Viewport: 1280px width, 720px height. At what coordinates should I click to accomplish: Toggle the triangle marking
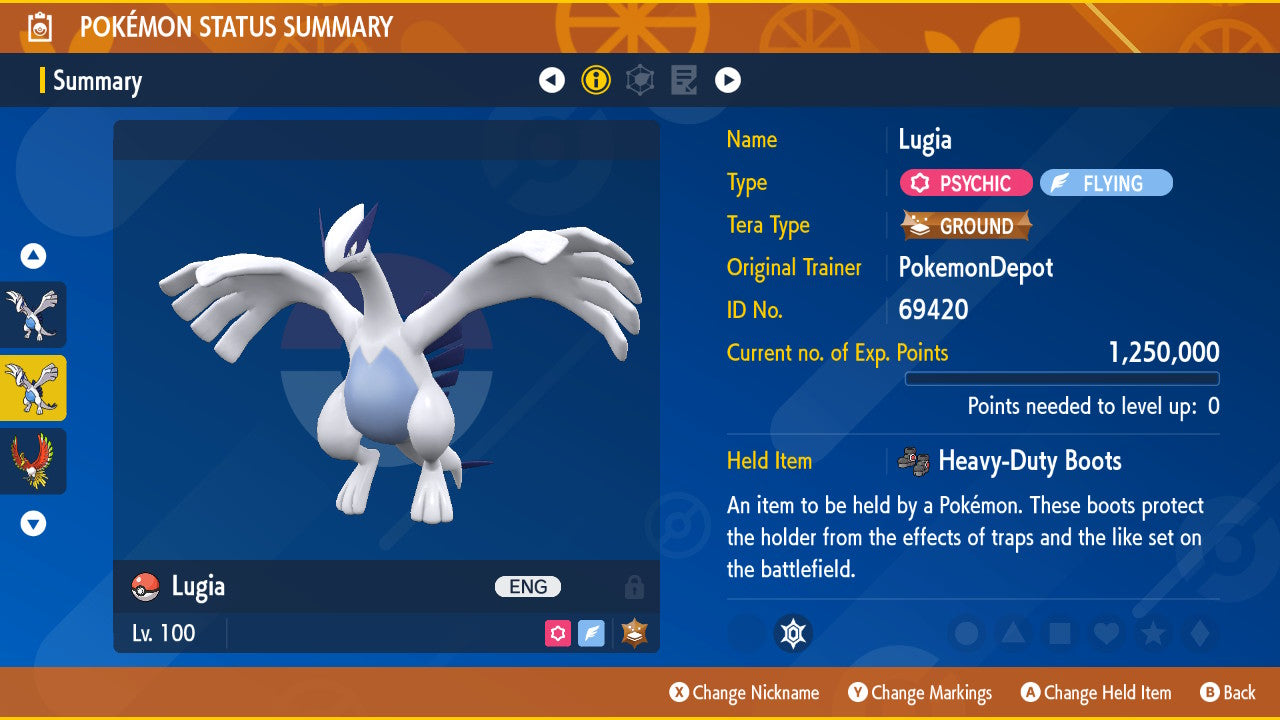(1013, 633)
